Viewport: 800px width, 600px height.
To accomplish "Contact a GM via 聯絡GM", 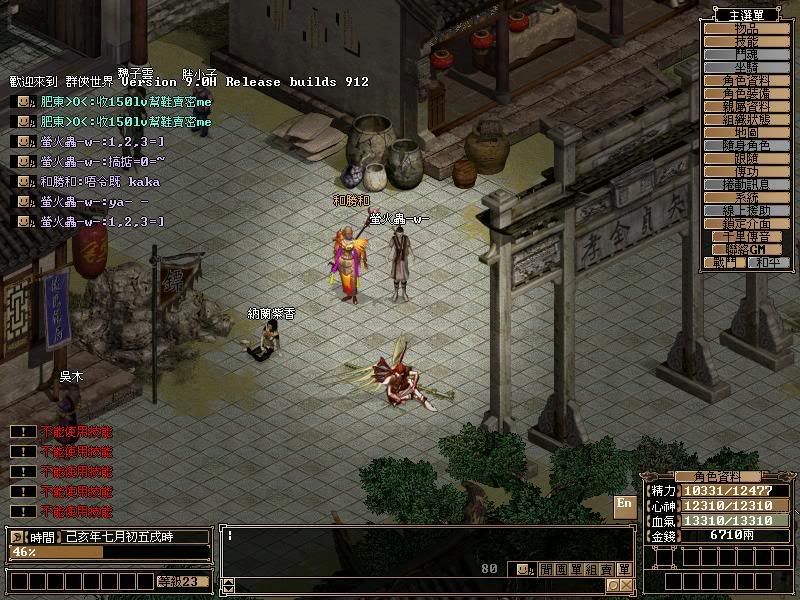I will 747,249.
